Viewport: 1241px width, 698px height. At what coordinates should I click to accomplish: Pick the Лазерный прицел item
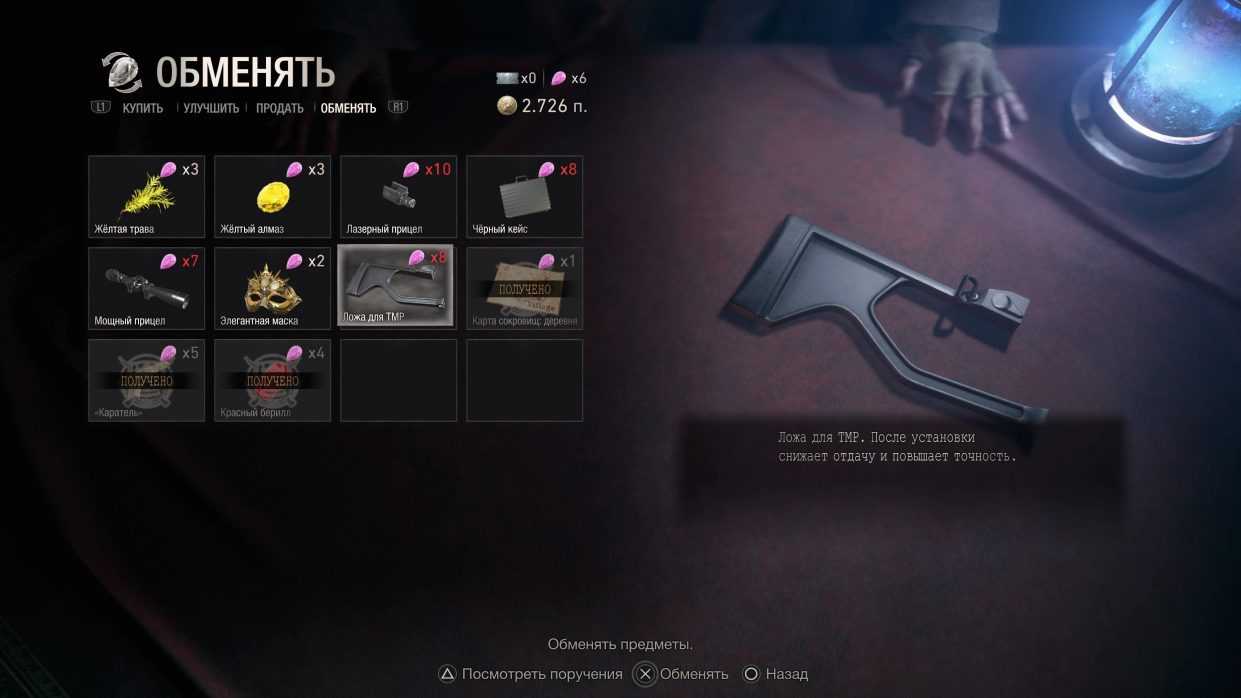pos(398,196)
